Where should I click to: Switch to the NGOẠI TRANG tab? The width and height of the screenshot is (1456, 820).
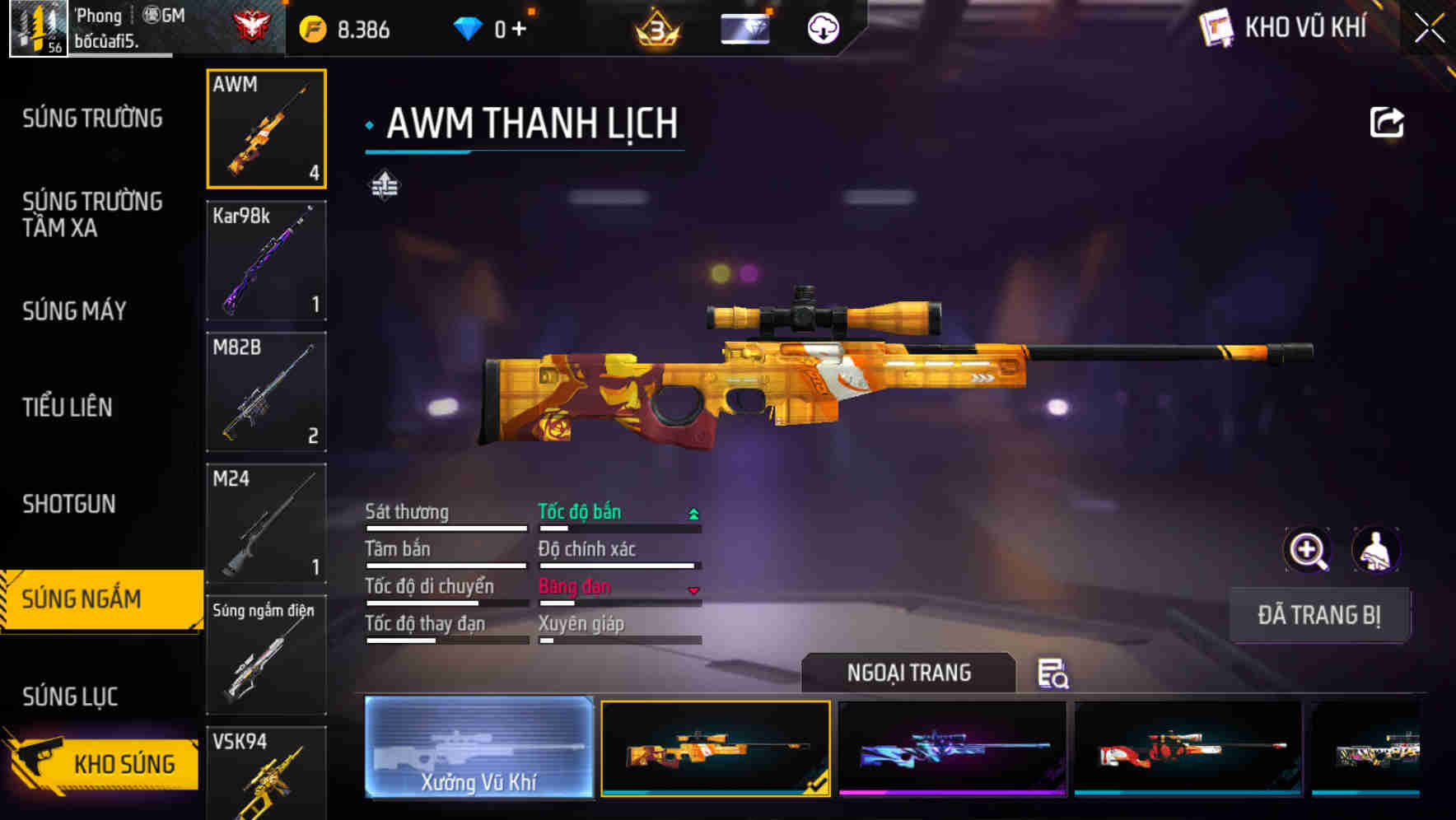(x=909, y=672)
